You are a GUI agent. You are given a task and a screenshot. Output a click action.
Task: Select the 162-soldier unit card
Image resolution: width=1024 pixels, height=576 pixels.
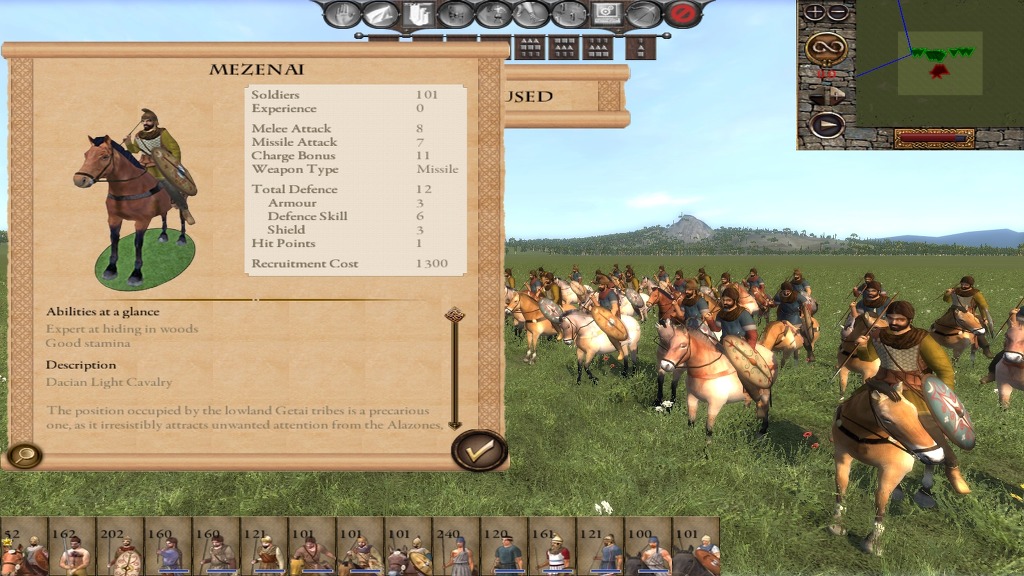point(72,547)
